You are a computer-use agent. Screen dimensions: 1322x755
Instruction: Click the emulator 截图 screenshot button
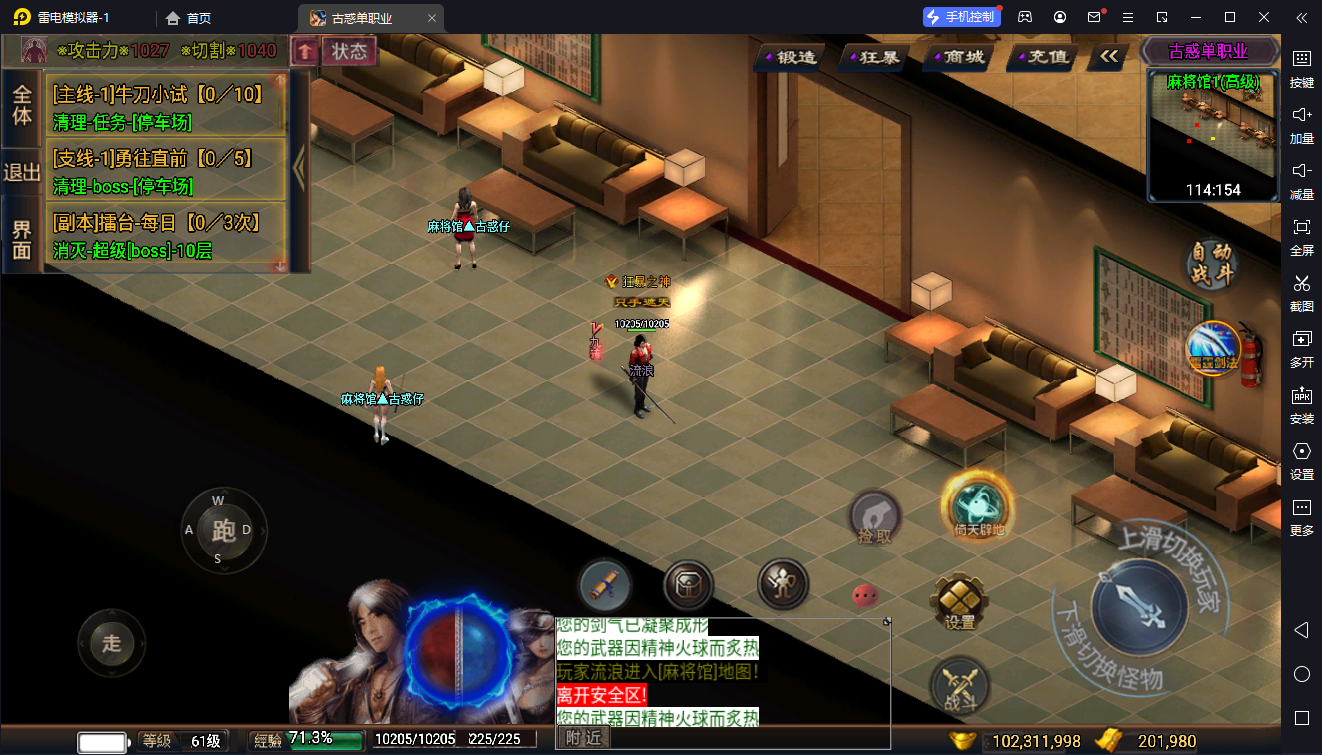[x=1301, y=292]
